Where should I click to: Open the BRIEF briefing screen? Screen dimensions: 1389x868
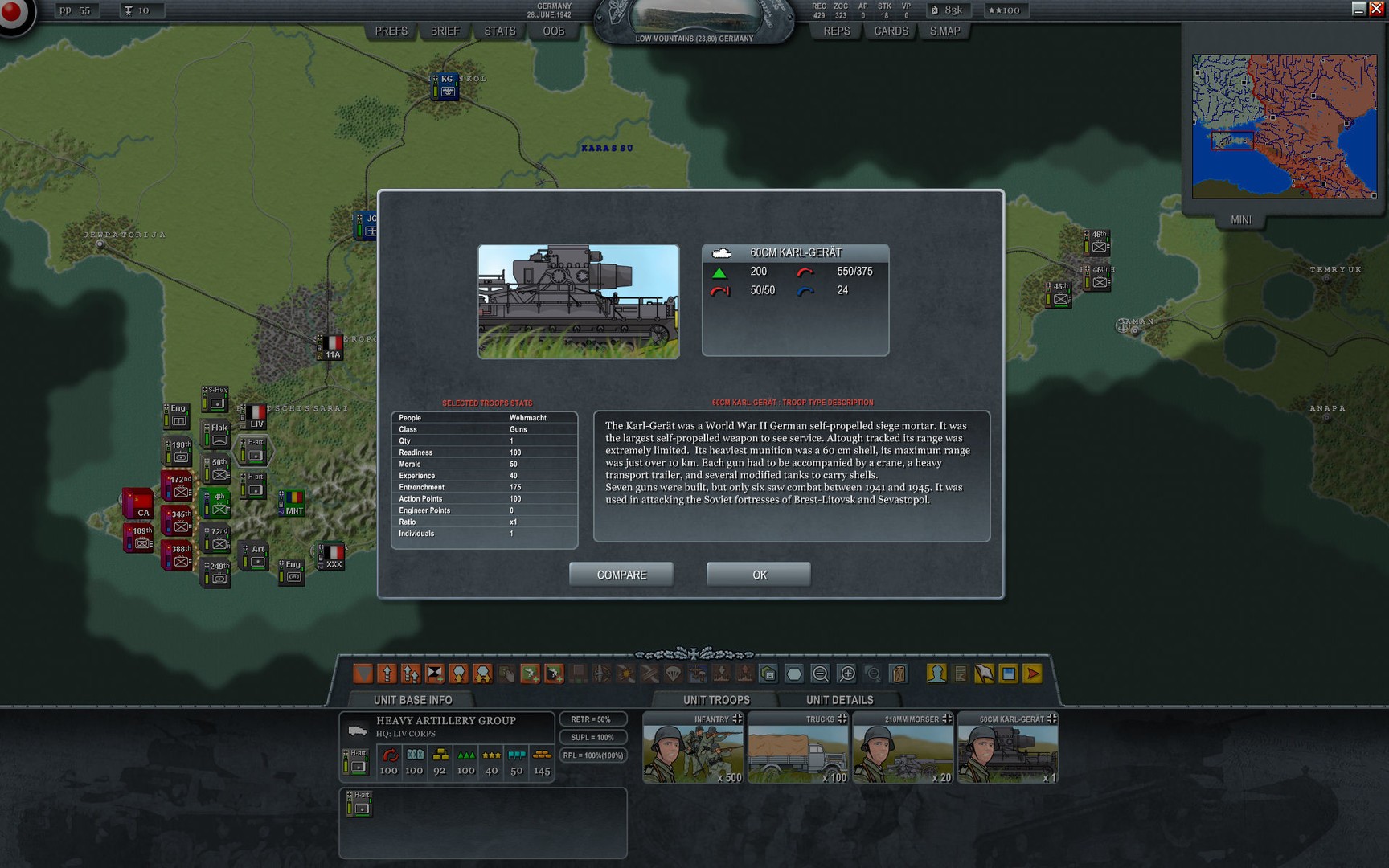[445, 31]
